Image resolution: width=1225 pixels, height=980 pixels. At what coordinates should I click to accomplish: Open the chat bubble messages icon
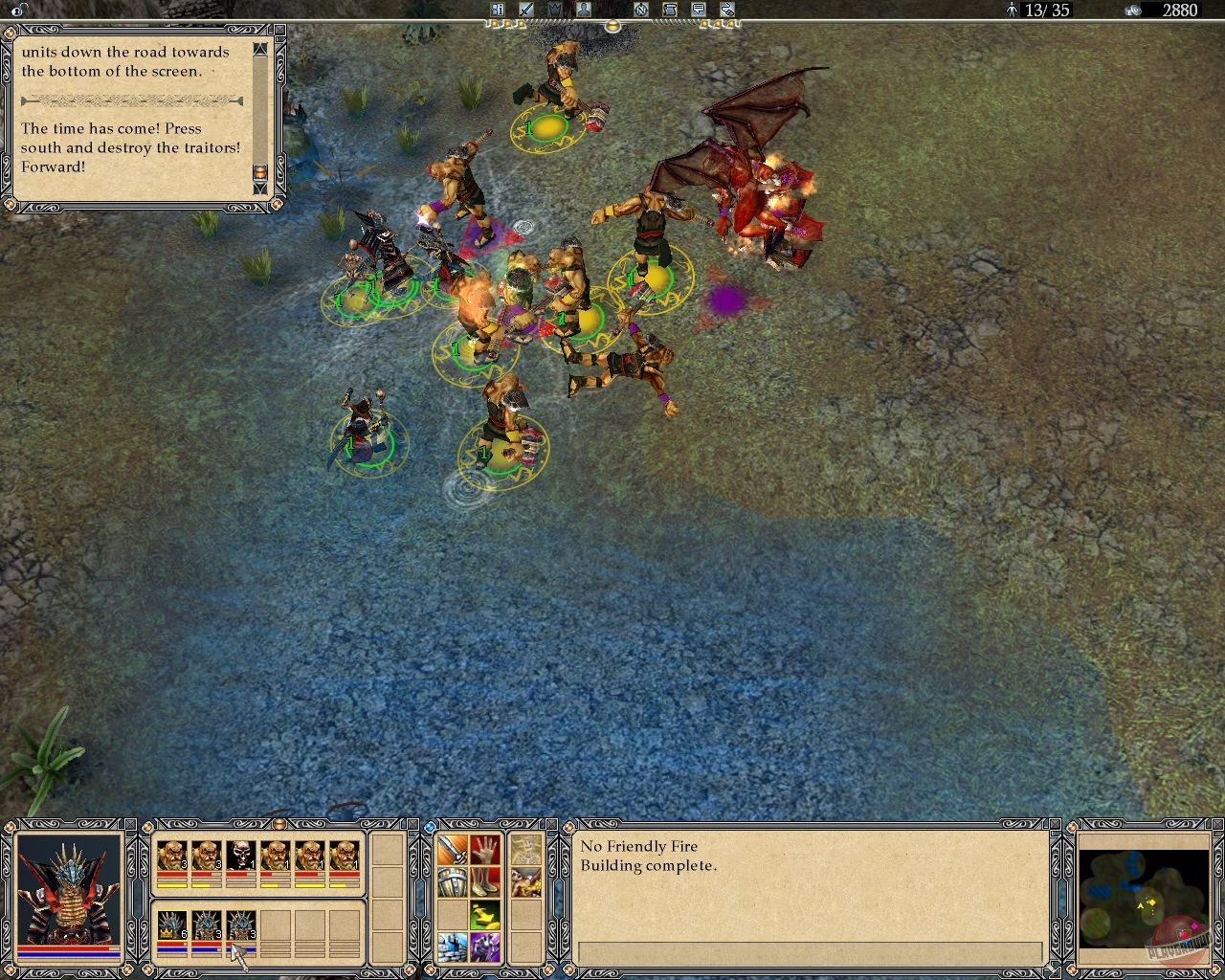click(x=700, y=10)
